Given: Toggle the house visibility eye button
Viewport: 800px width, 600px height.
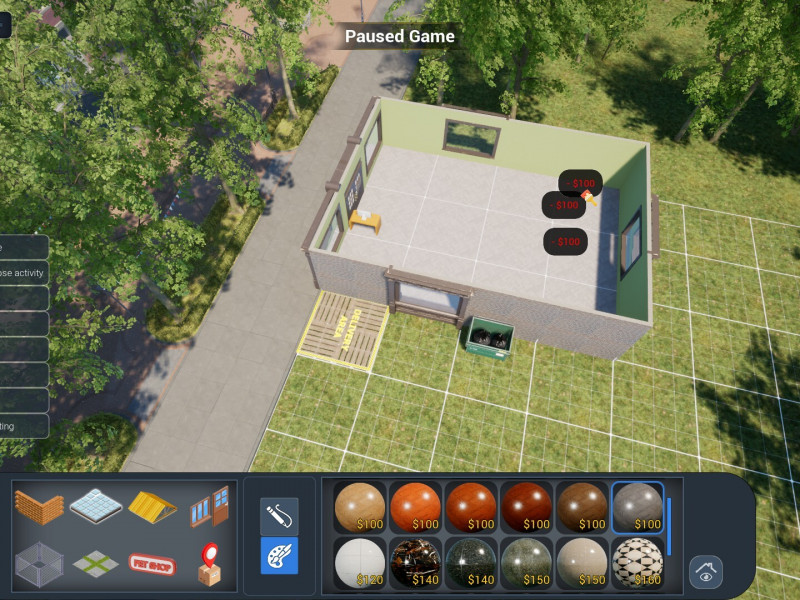Looking at the screenshot, I should [x=706, y=572].
